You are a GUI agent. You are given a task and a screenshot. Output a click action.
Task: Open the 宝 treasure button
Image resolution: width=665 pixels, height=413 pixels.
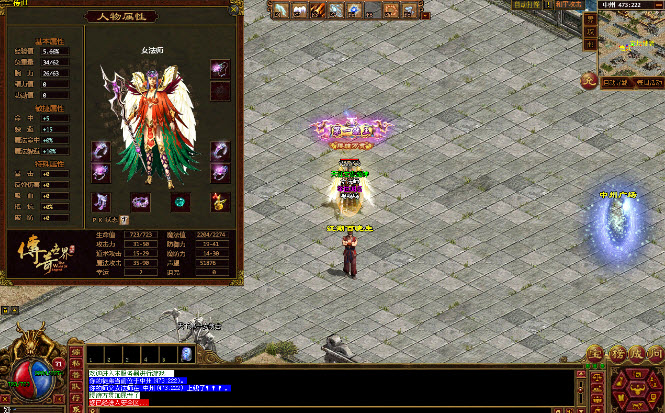594,354
